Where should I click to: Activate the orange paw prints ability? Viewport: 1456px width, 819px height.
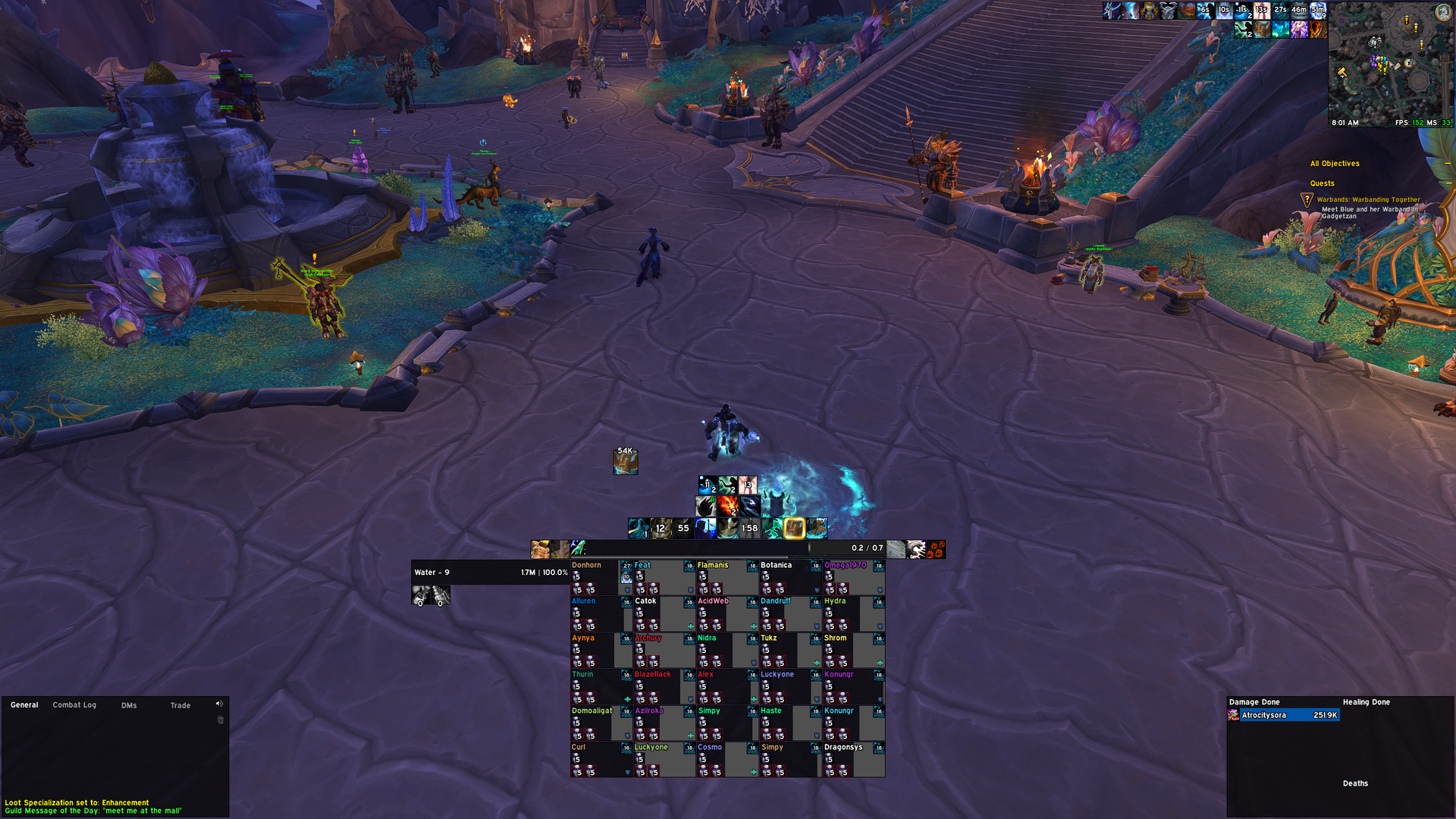[937, 549]
